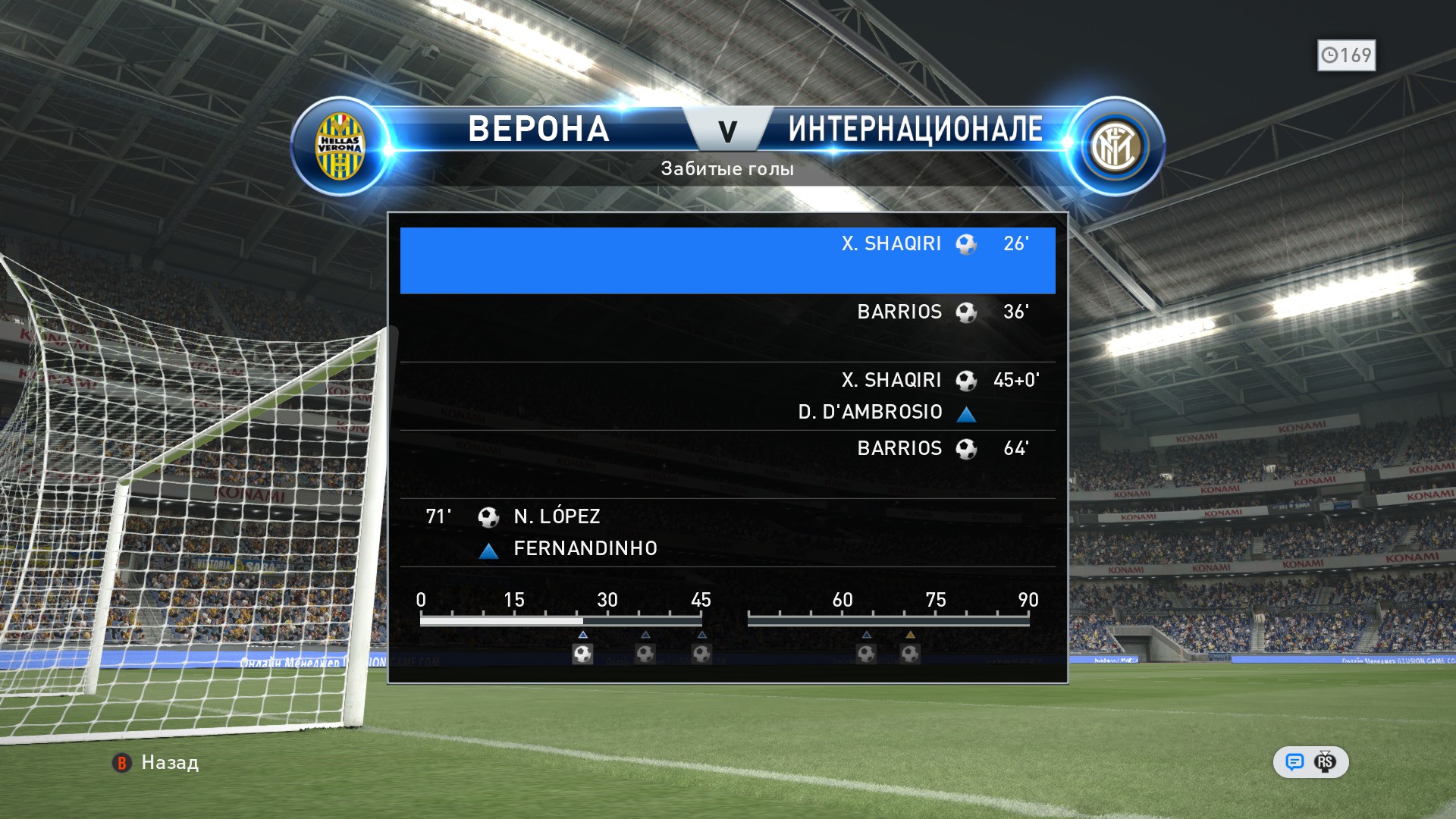The height and width of the screenshot is (819, 1456).
Task: Choose X. Shaqiri's 45+0' goal entry
Action: click(727, 395)
